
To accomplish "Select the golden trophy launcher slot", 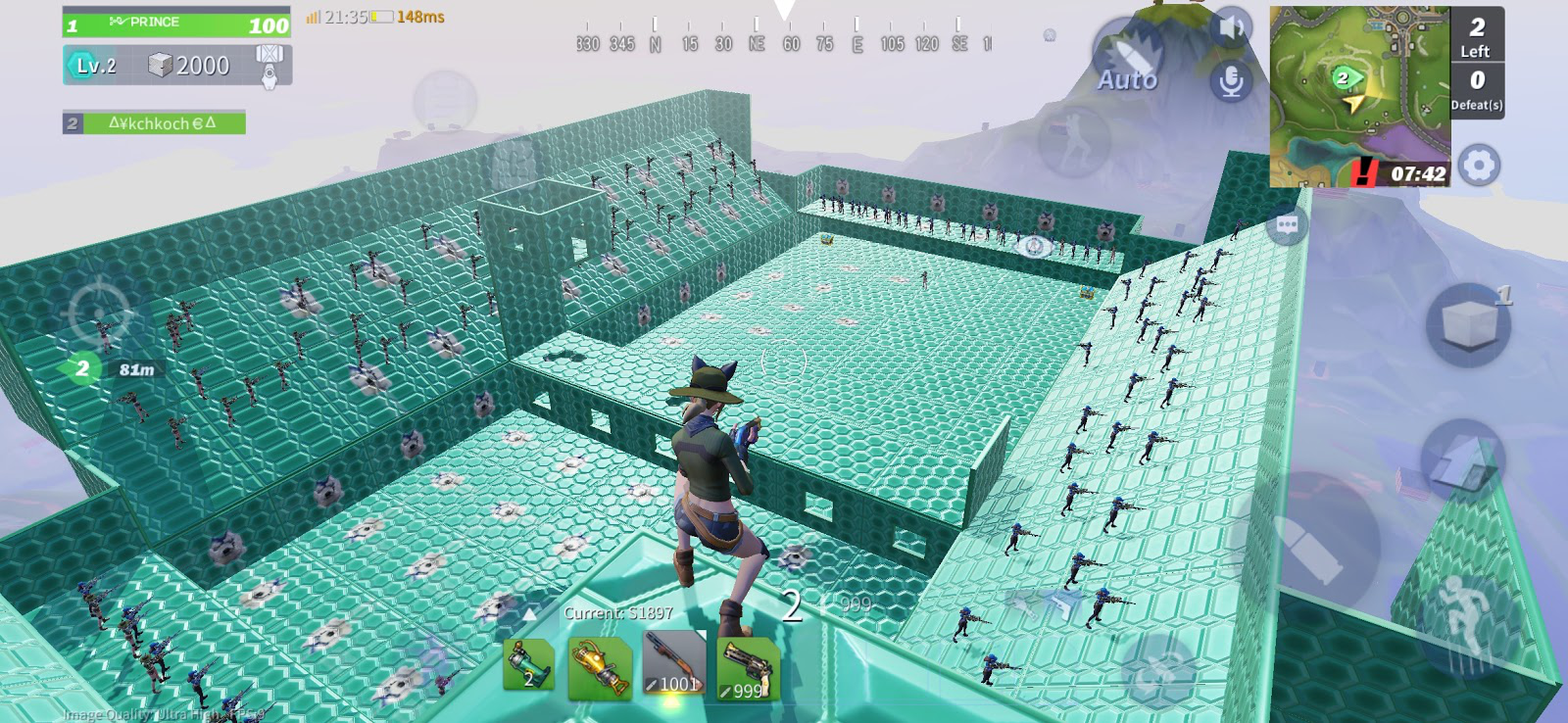I will [x=600, y=668].
